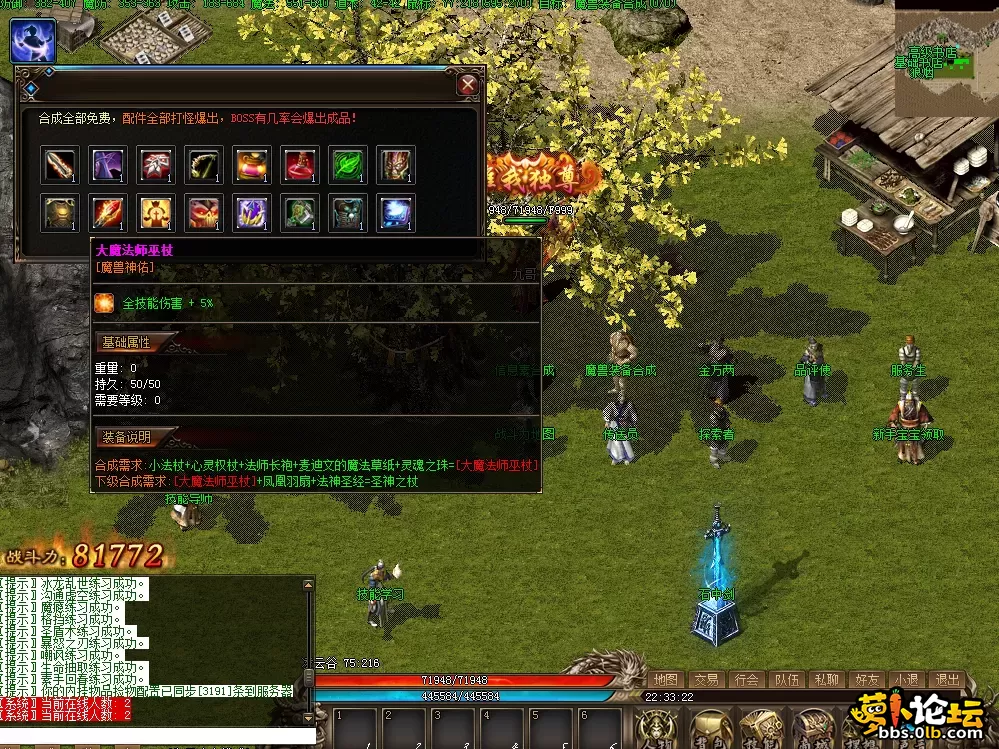Click the chat input field
The width and height of the screenshot is (999, 749).
coord(150,739)
